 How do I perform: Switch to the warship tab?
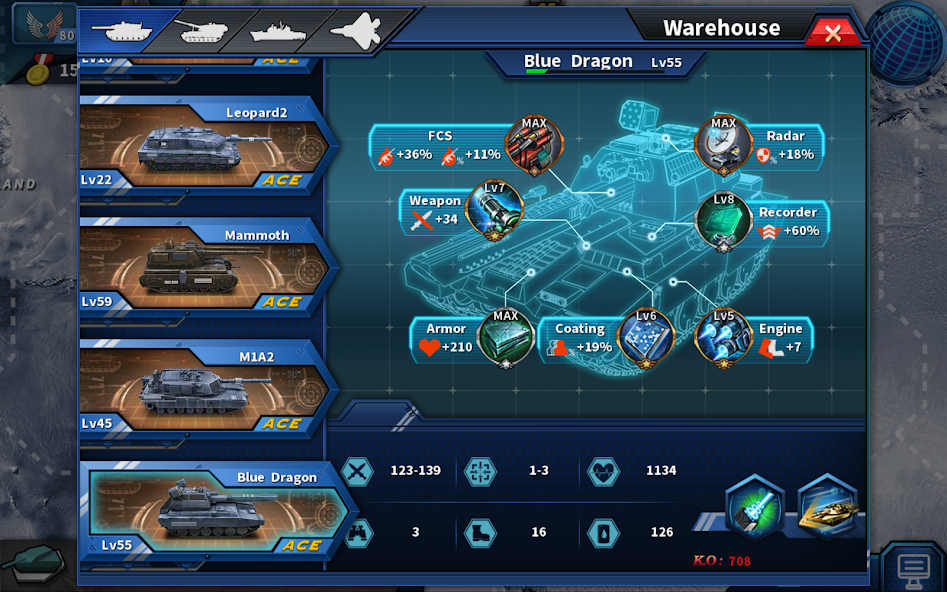[x=278, y=31]
